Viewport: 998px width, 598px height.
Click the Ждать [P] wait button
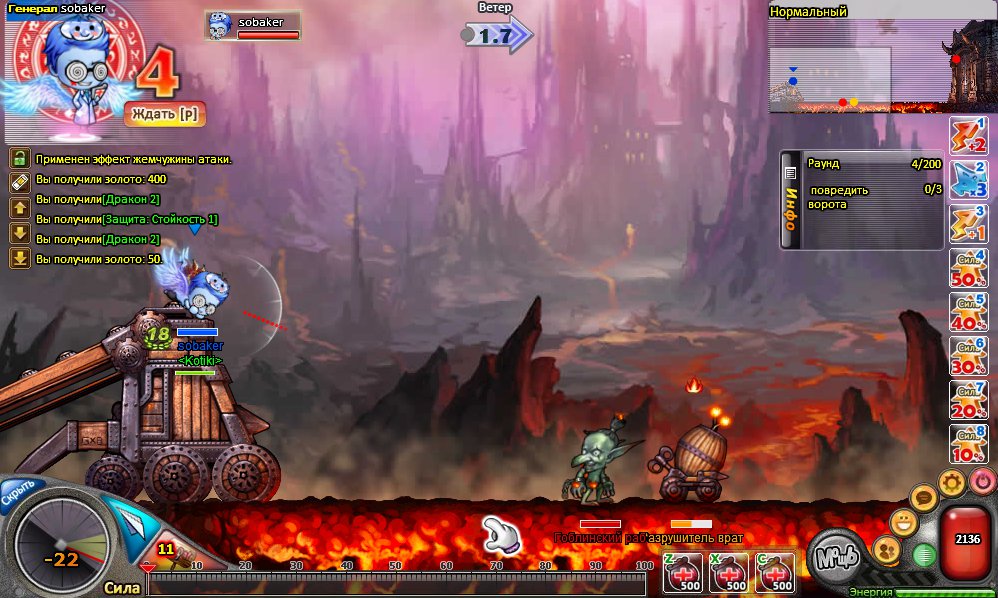(x=165, y=115)
